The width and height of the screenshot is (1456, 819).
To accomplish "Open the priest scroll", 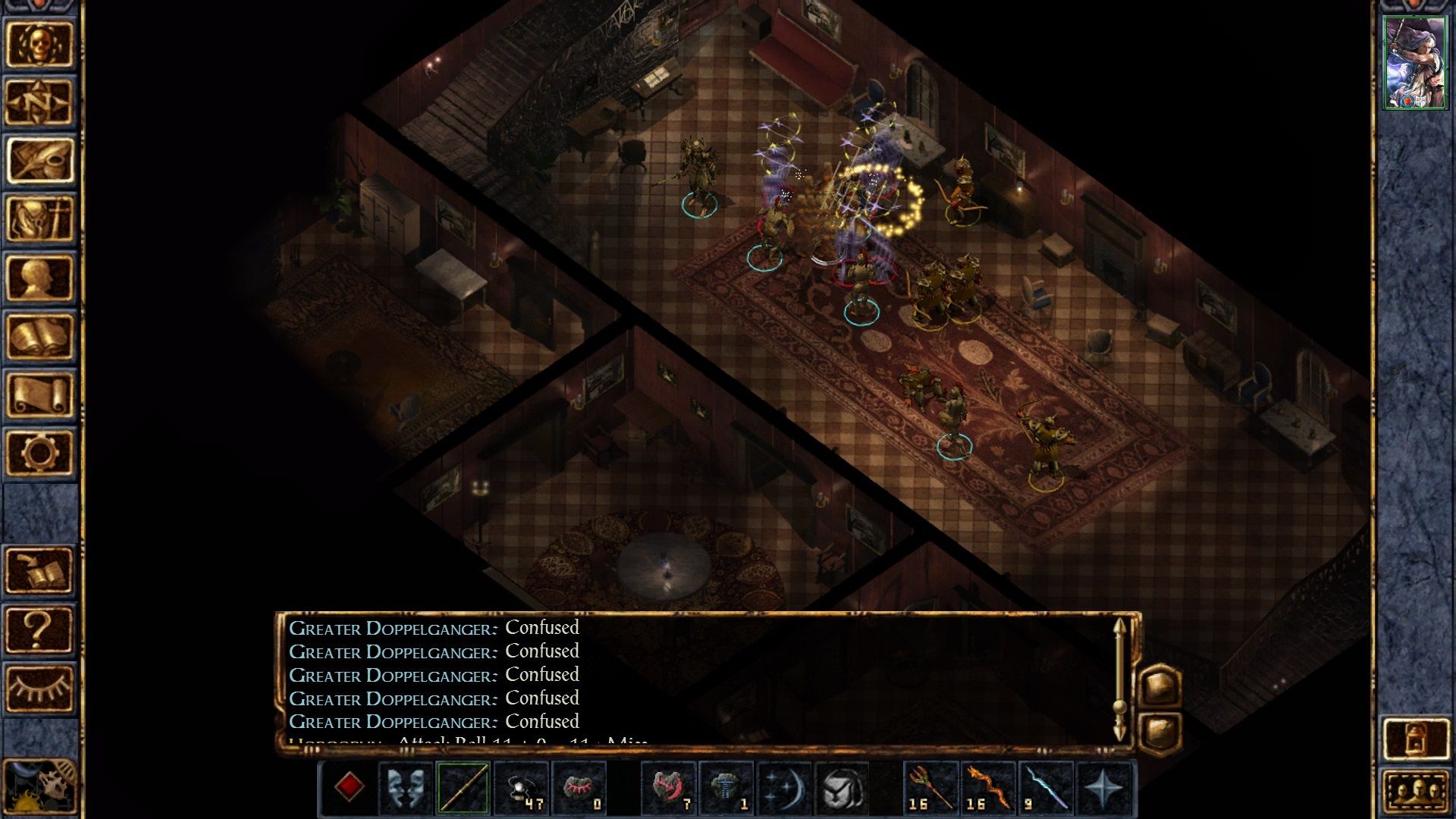I will pos(39,394).
